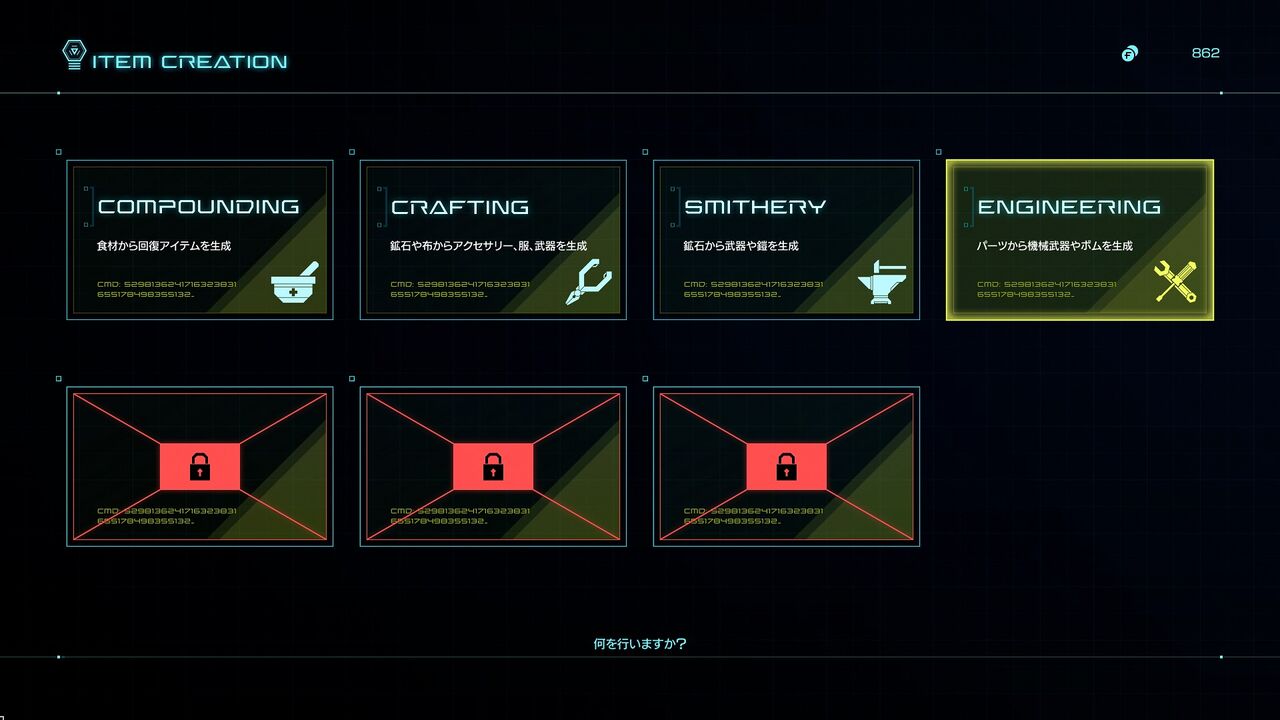Open the highlighted Engineering panel
Image resolution: width=1280 pixels, height=720 pixels.
coord(1079,240)
